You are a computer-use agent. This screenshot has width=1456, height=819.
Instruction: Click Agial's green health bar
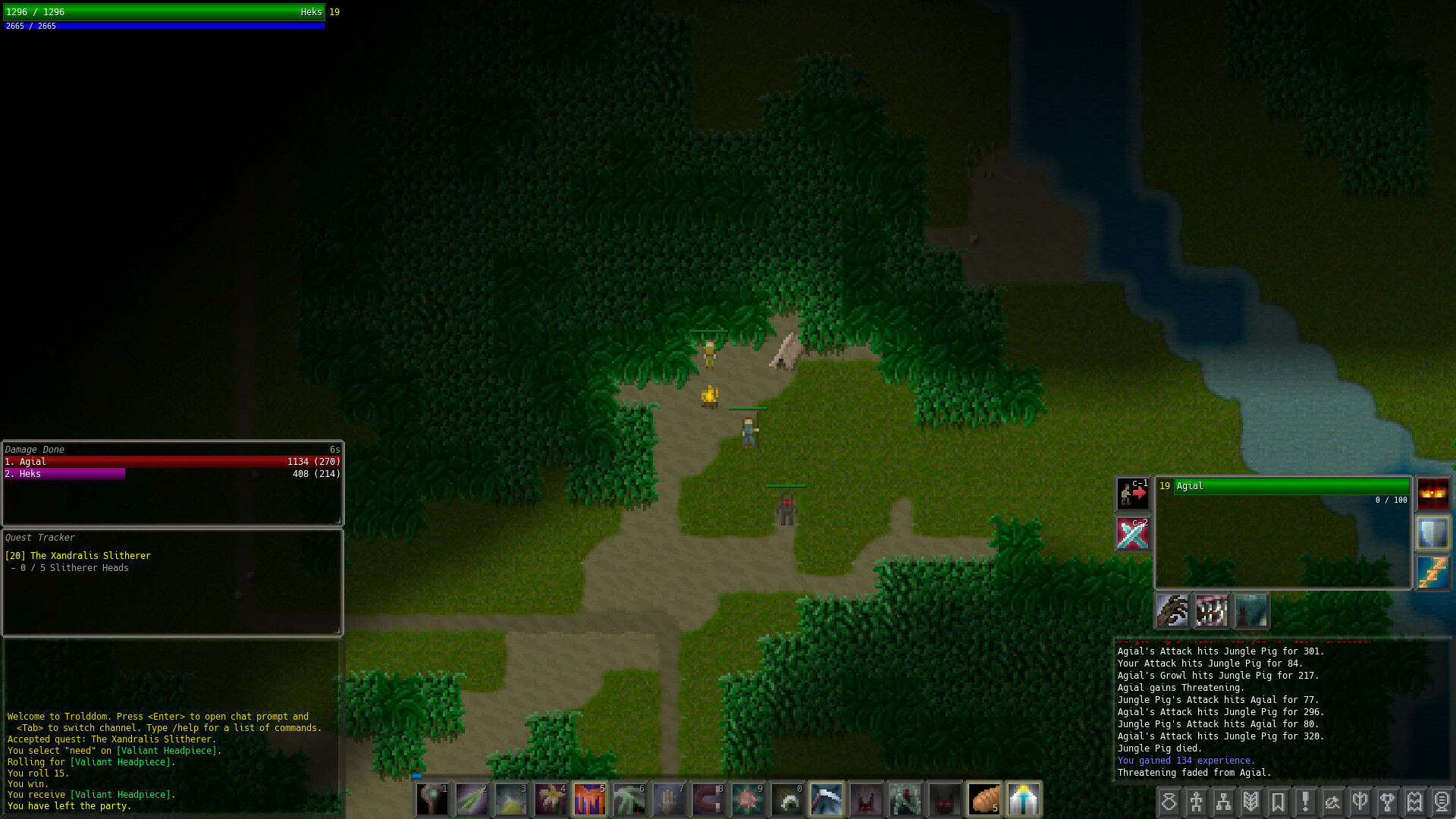pyautogui.click(x=1291, y=486)
